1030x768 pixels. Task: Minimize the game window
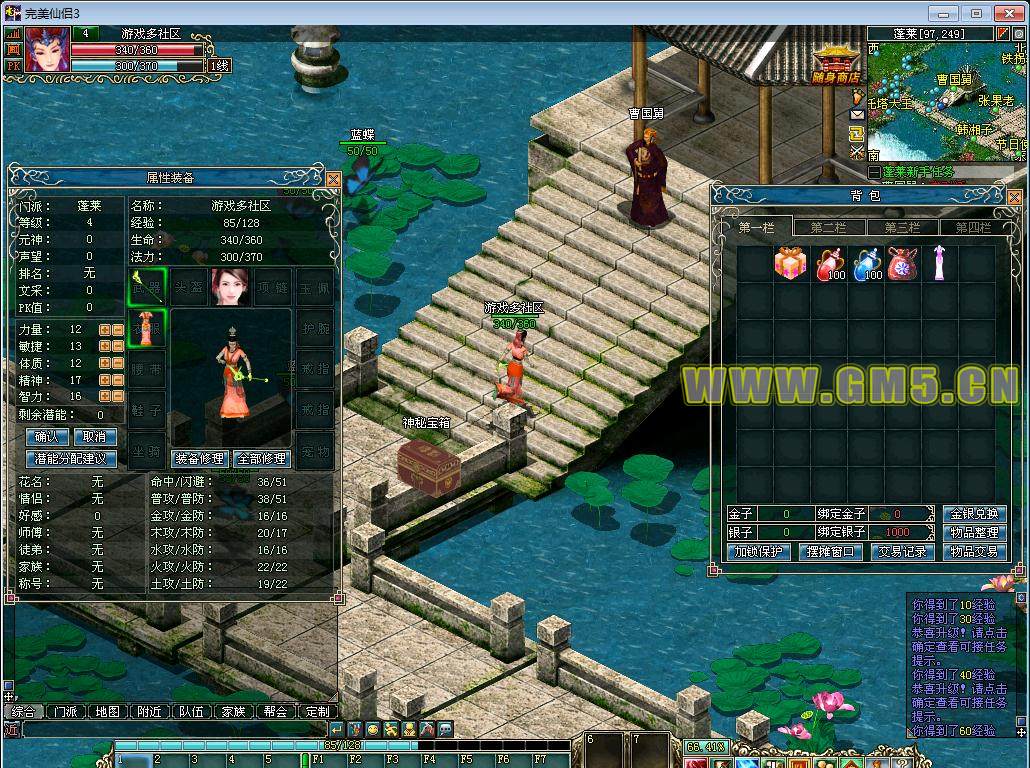[x=940, y=13]
